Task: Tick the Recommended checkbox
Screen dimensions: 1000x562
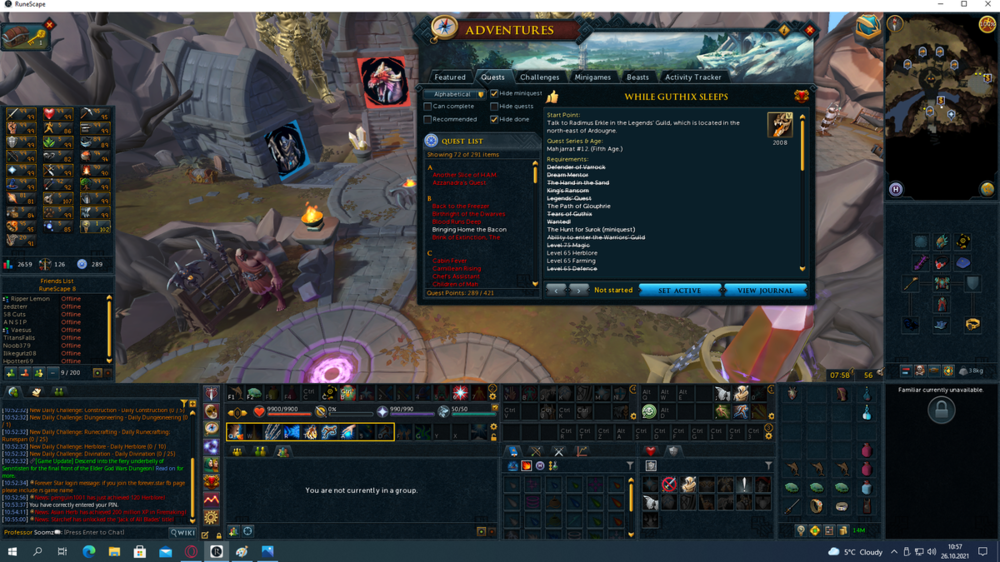Action: pyautogui.click(x=428, y=119)
